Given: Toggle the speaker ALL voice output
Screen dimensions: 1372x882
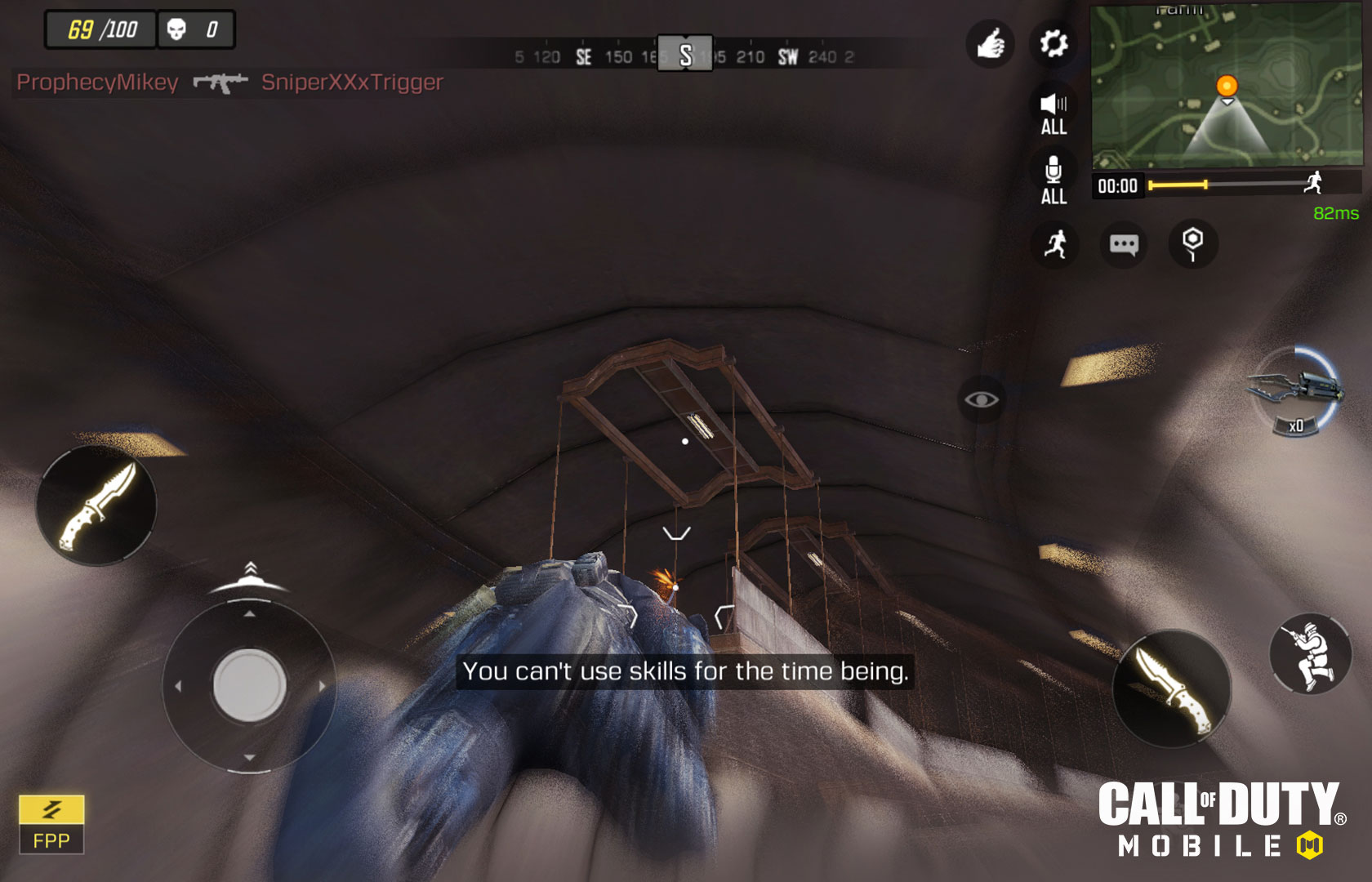Looking at the screenshot, I should pyautogui.click(x=1053, y=113).
